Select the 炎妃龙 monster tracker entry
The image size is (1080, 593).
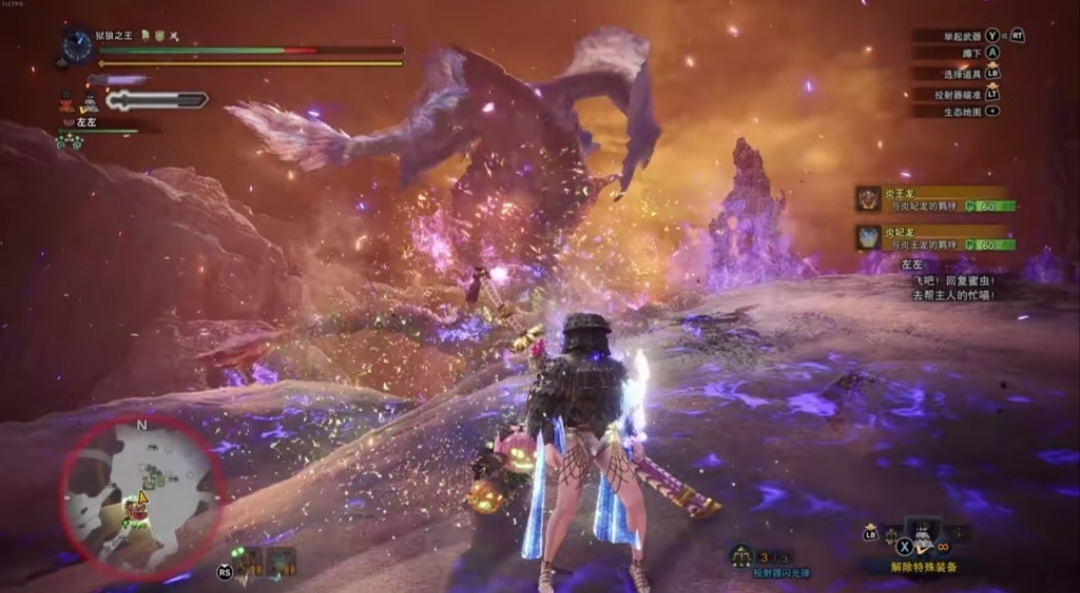click(x=934, y=238)
